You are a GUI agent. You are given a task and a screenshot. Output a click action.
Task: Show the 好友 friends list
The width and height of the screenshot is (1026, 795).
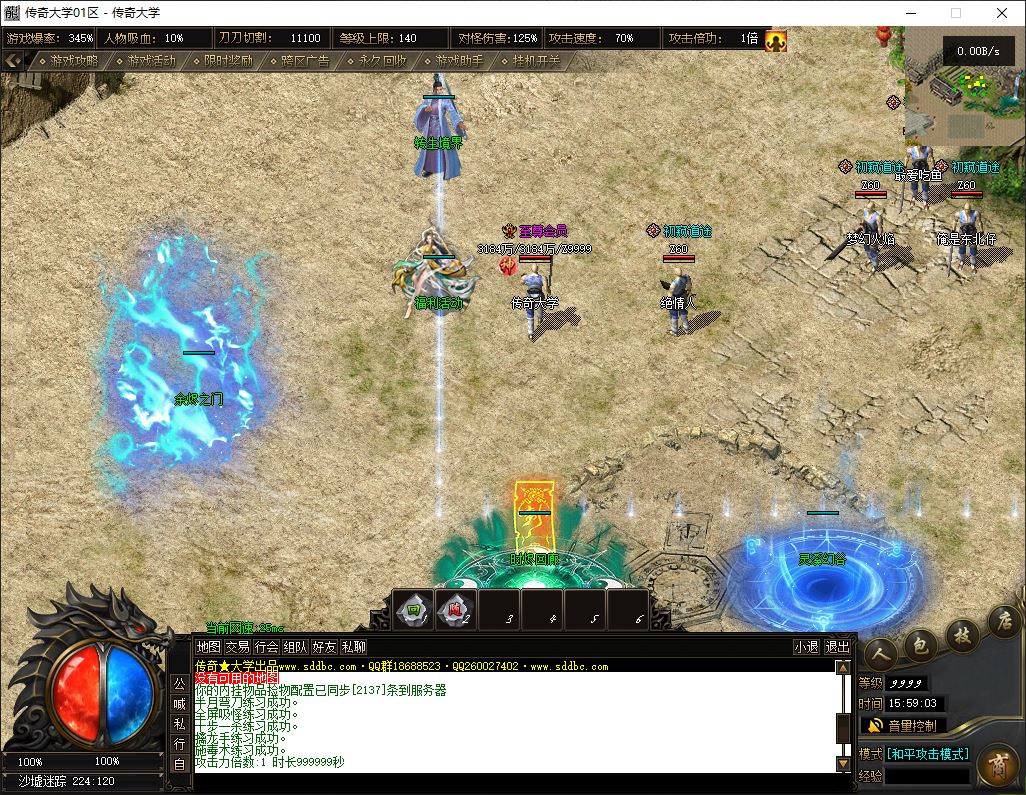324,647
